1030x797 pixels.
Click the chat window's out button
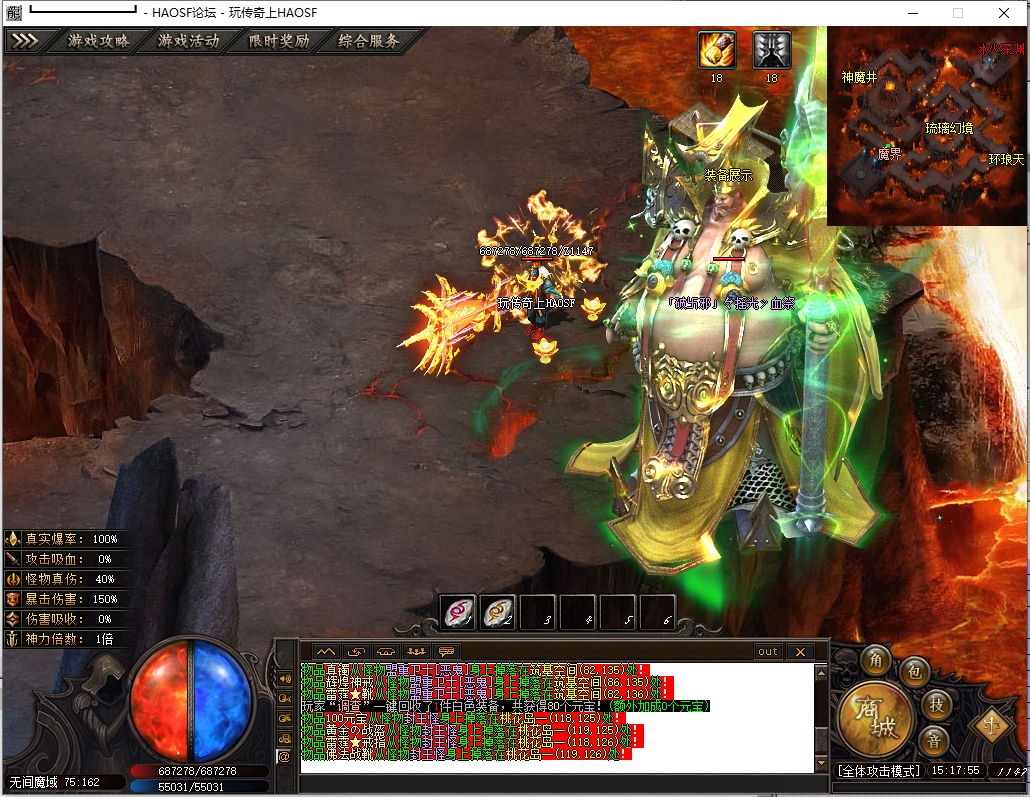click(x=767, y=651)
